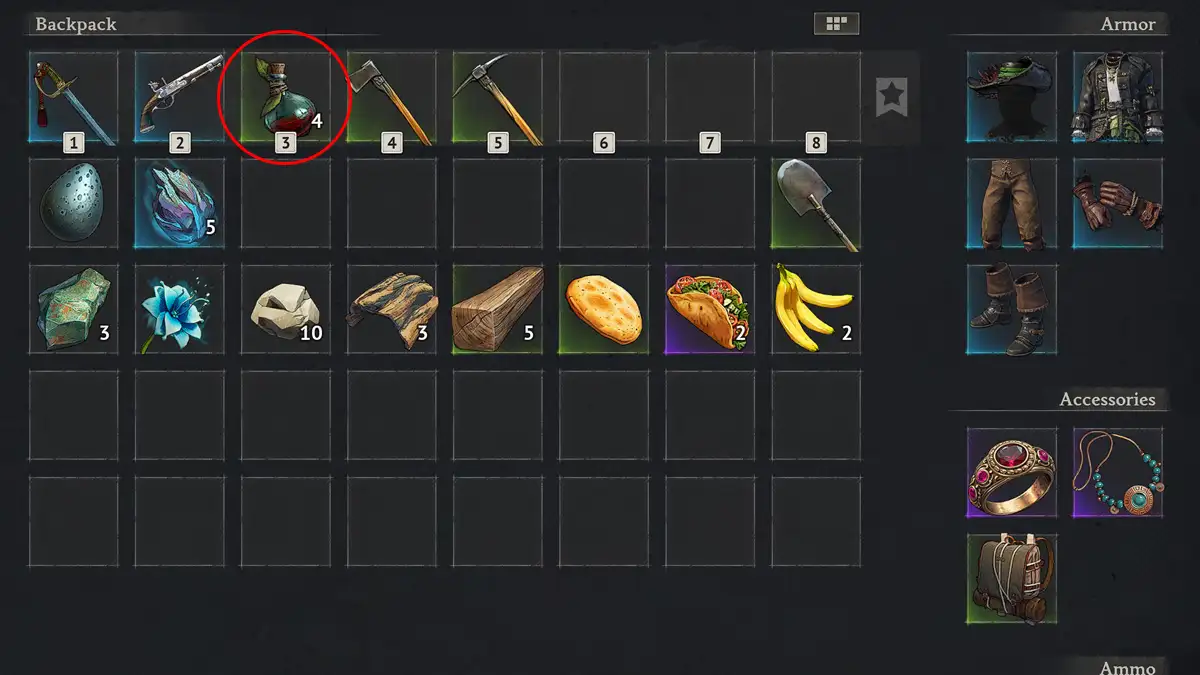The width and height of the screenshot is (1200, 675).
Task: Choose the ruby ring accessory
Action: tap(1011, 472)
